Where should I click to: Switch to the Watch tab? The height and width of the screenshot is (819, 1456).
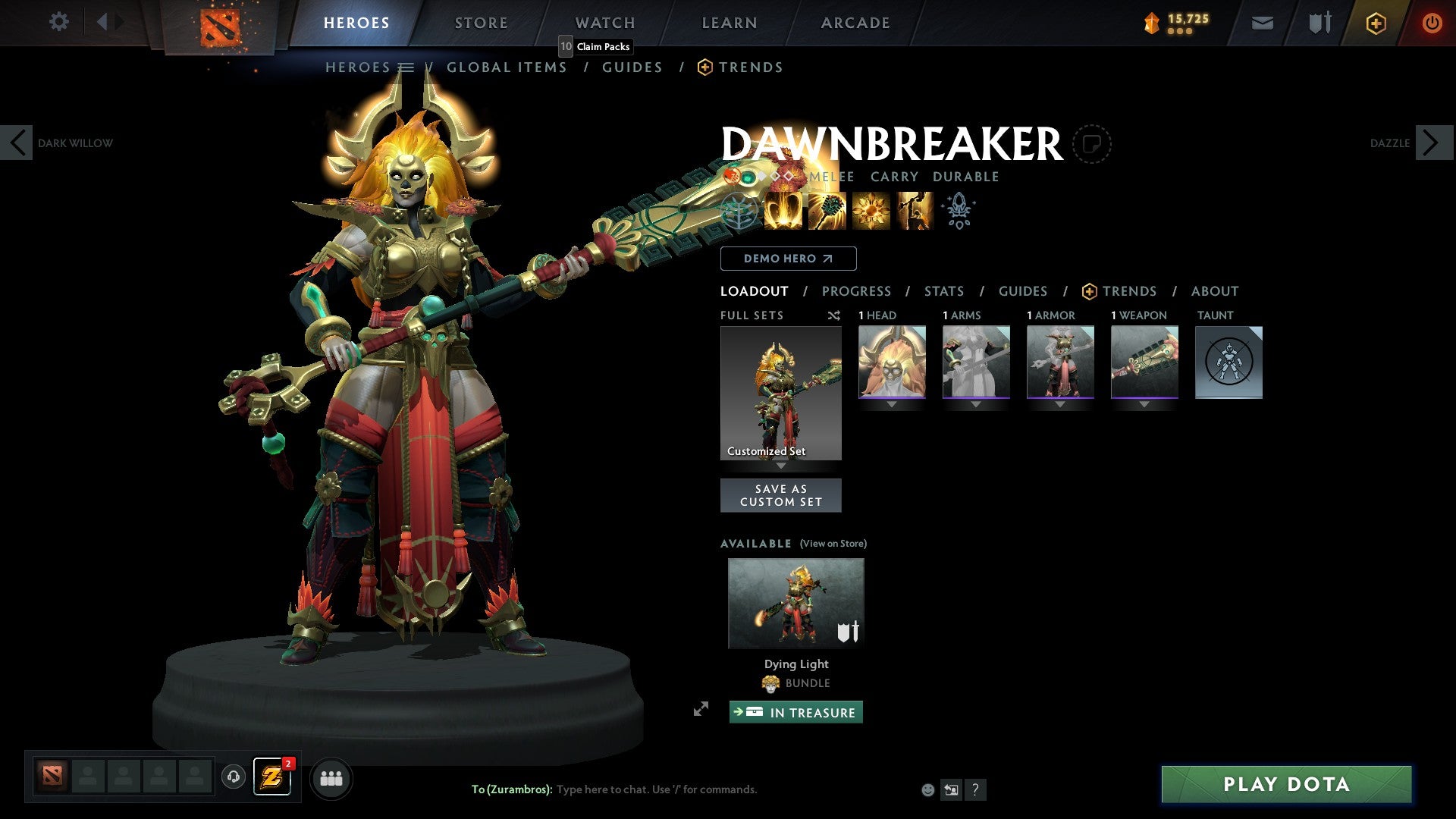(x=605, y=23)
